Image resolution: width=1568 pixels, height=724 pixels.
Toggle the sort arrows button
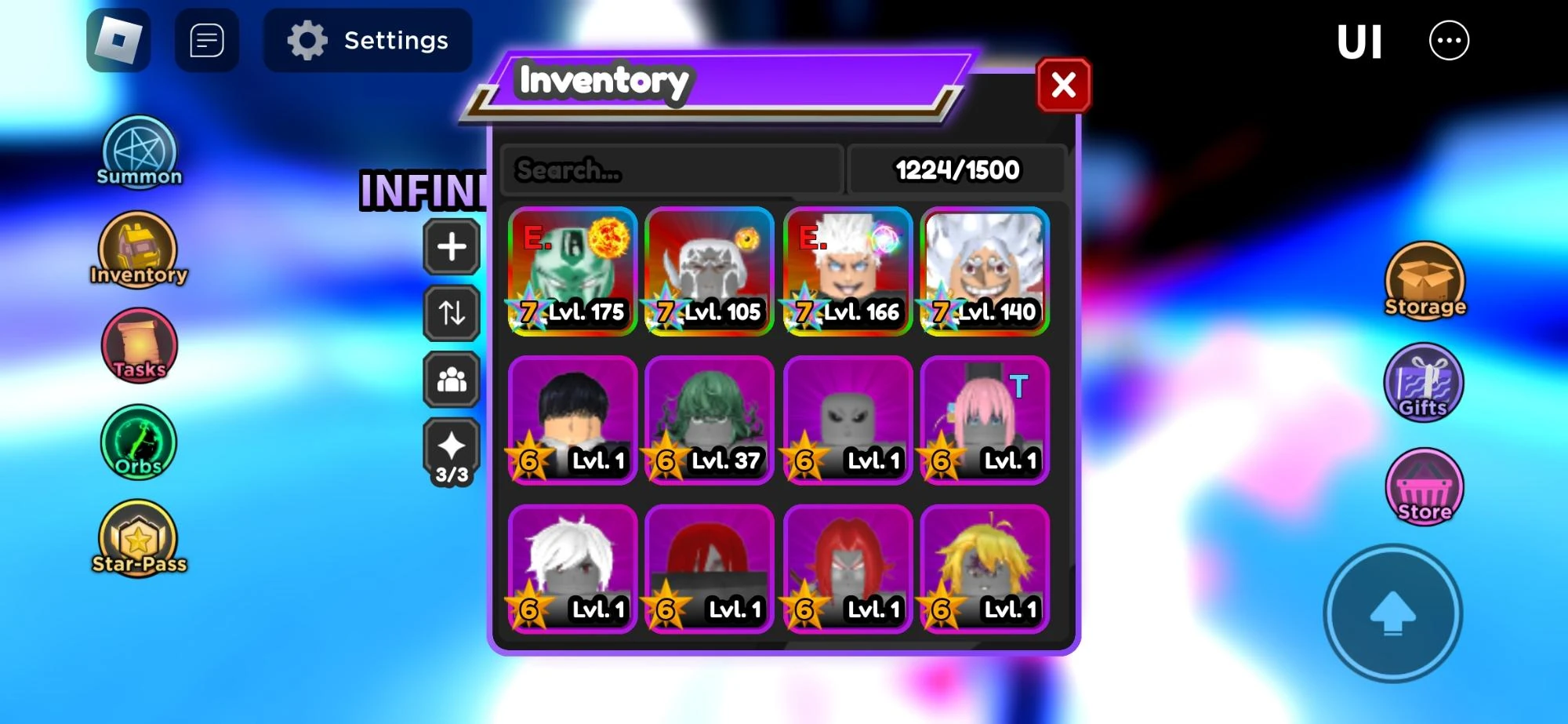[451, 313]
